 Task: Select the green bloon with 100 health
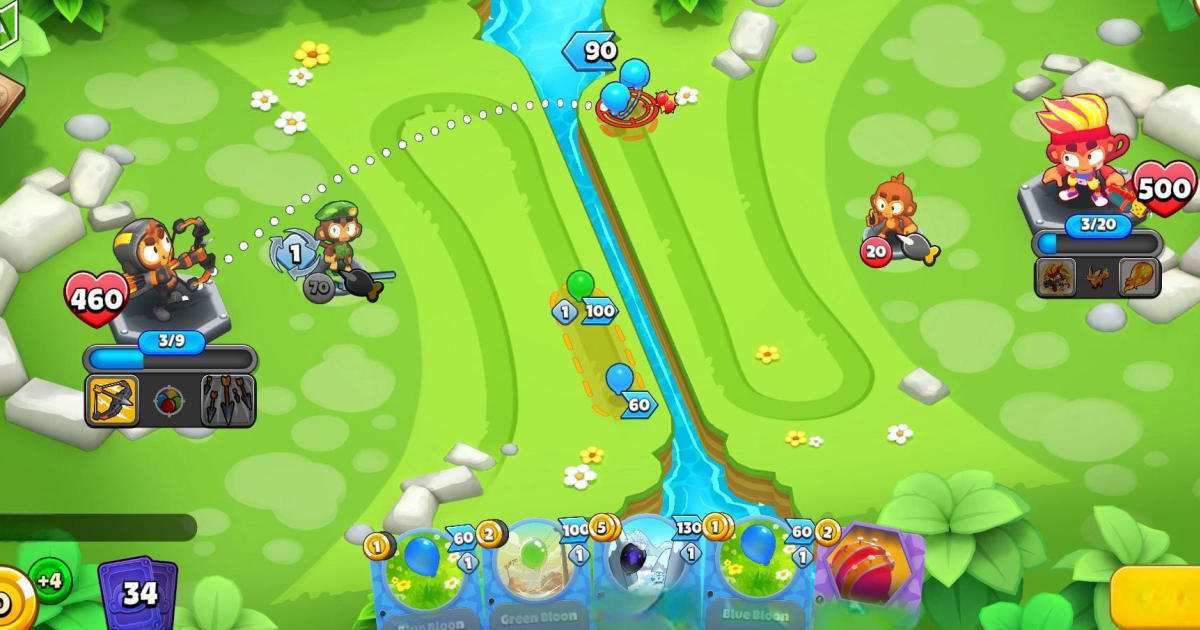coord(580,289)
